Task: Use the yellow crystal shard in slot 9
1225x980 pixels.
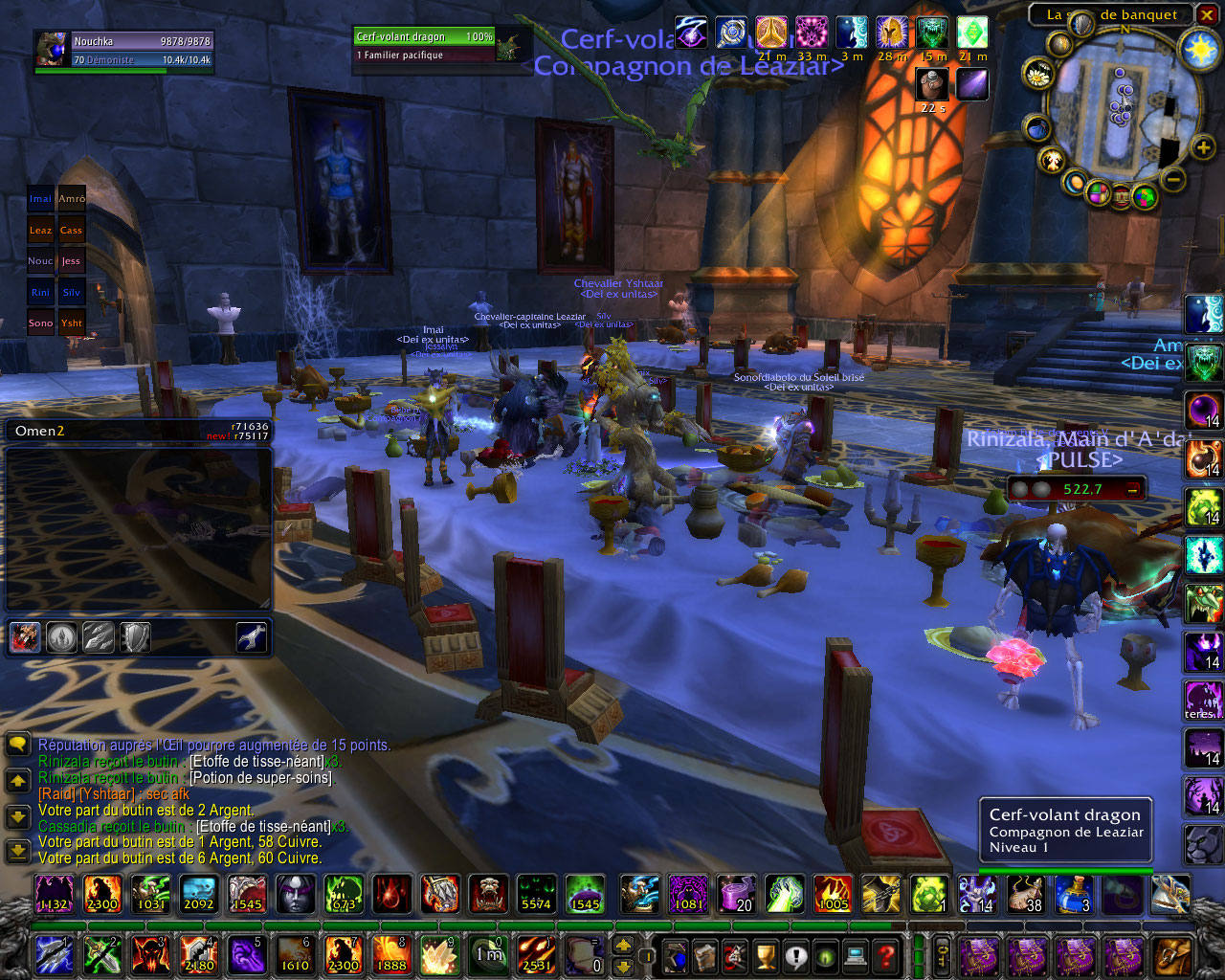Action: (440, 955)
